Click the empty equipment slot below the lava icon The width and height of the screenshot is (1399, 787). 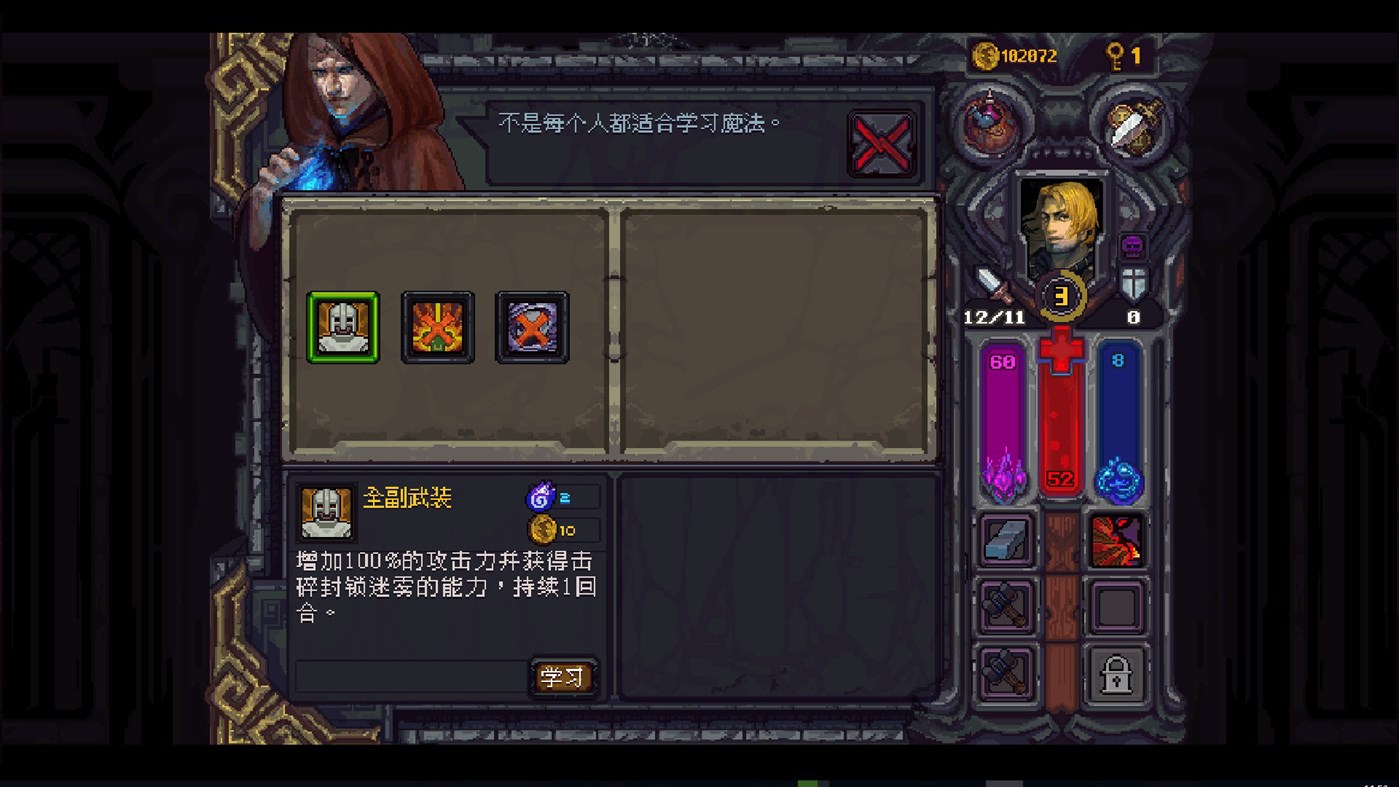1117,606
